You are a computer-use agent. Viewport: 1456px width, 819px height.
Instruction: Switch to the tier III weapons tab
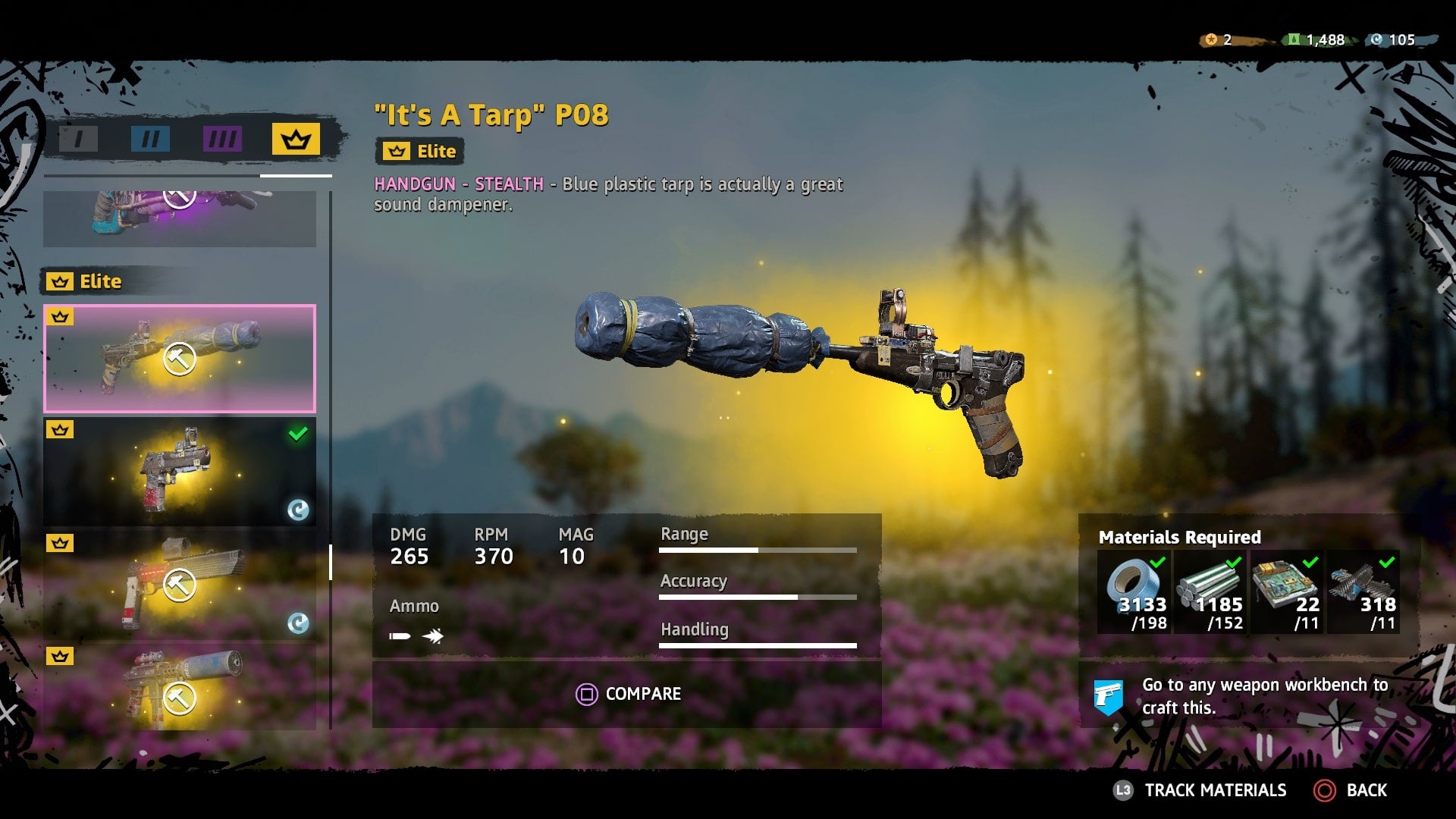tap(222, 140)
